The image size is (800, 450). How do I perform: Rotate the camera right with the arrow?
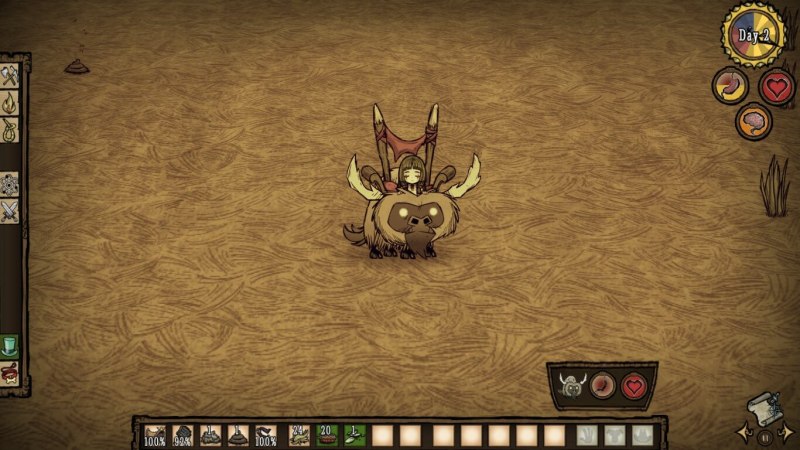tap(786, 432)
